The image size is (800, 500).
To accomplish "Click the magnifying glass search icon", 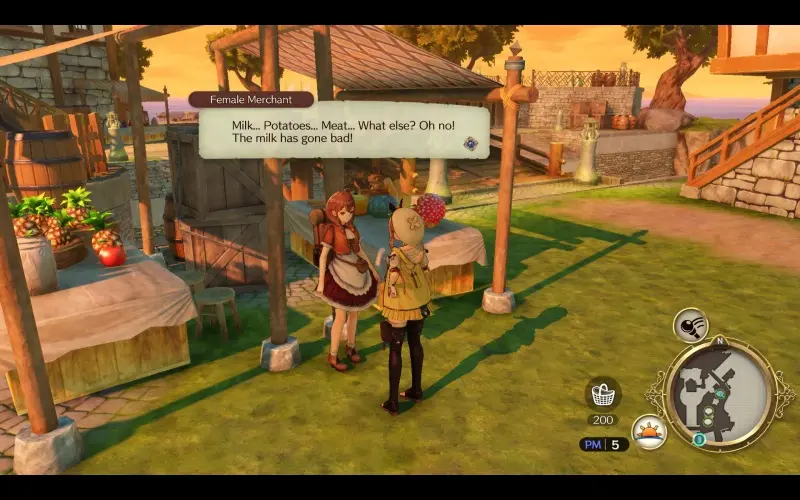I will 690,324.
